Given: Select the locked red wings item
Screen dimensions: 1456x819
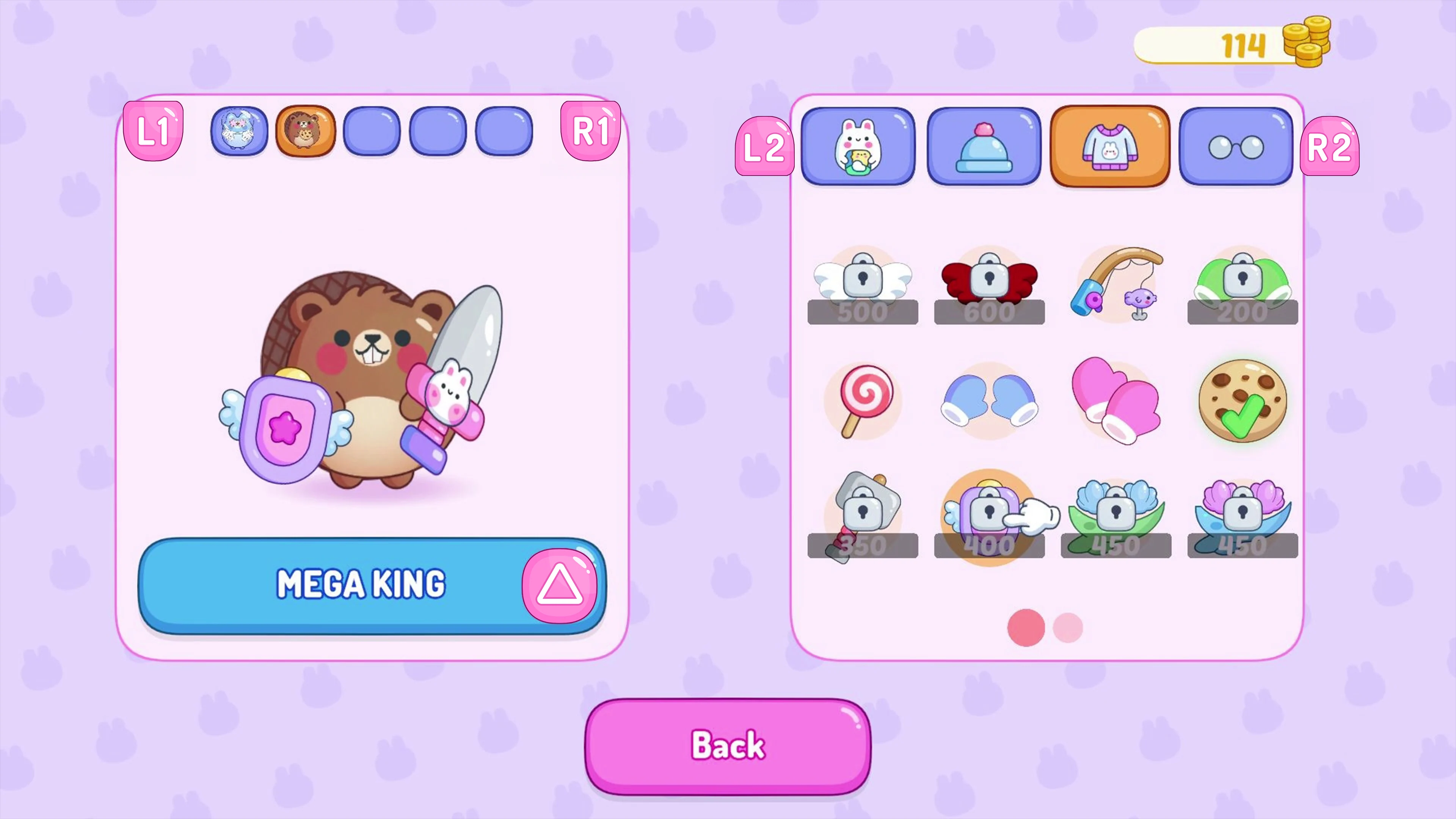Looking at the screenshot, I should click(990, 286).
